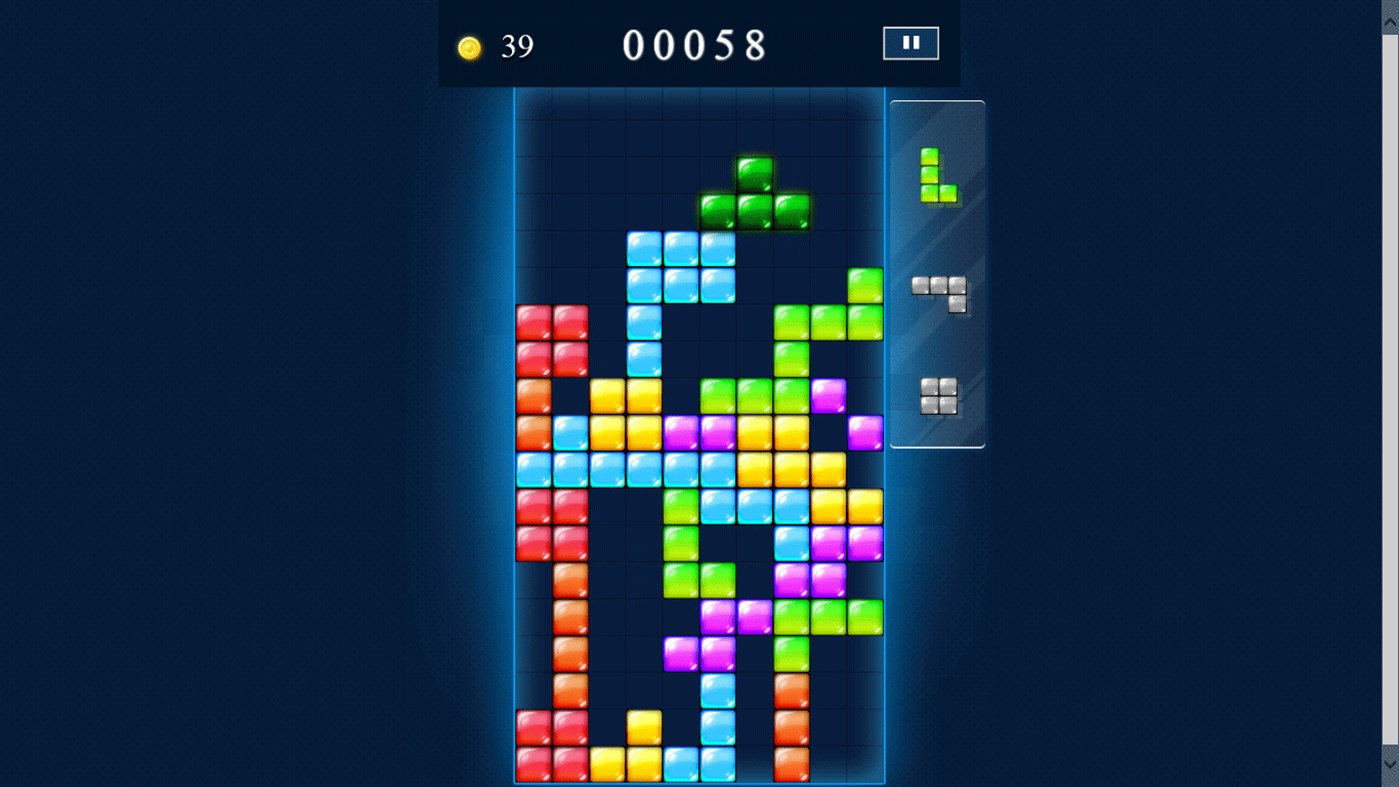Click the gold coin currency icon
Screen dimensions: 1399x787
469,46
